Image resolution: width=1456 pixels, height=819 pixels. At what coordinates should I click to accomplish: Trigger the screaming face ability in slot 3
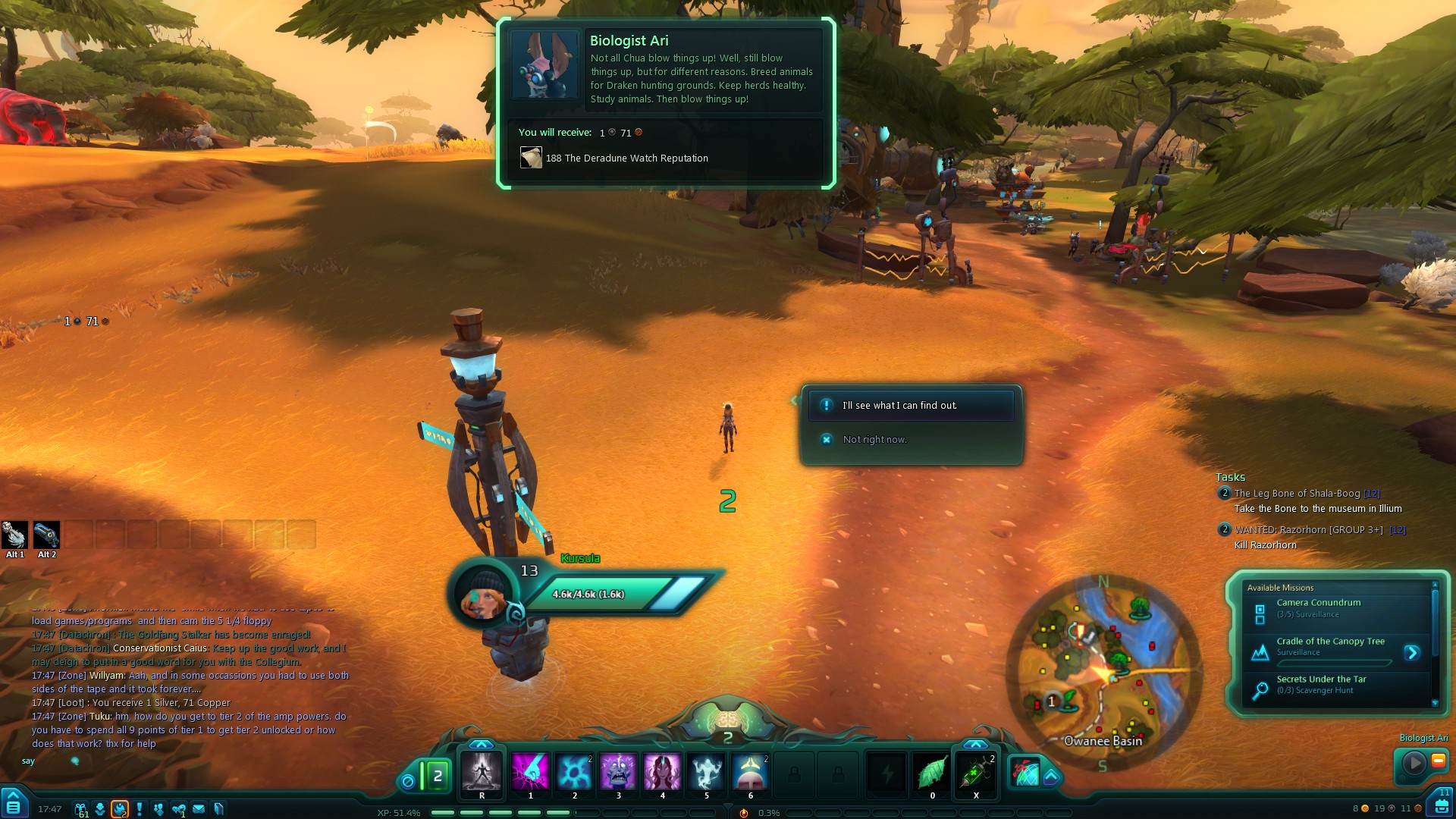pos(618,773)
